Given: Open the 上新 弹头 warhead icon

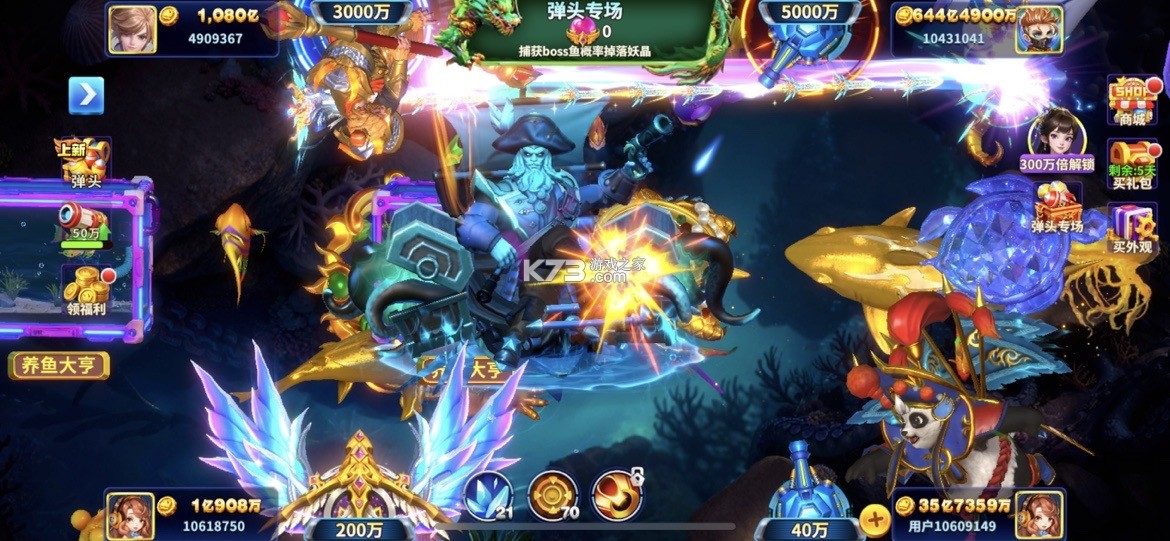Looking at the screenshot, I should tap(84, 162).
